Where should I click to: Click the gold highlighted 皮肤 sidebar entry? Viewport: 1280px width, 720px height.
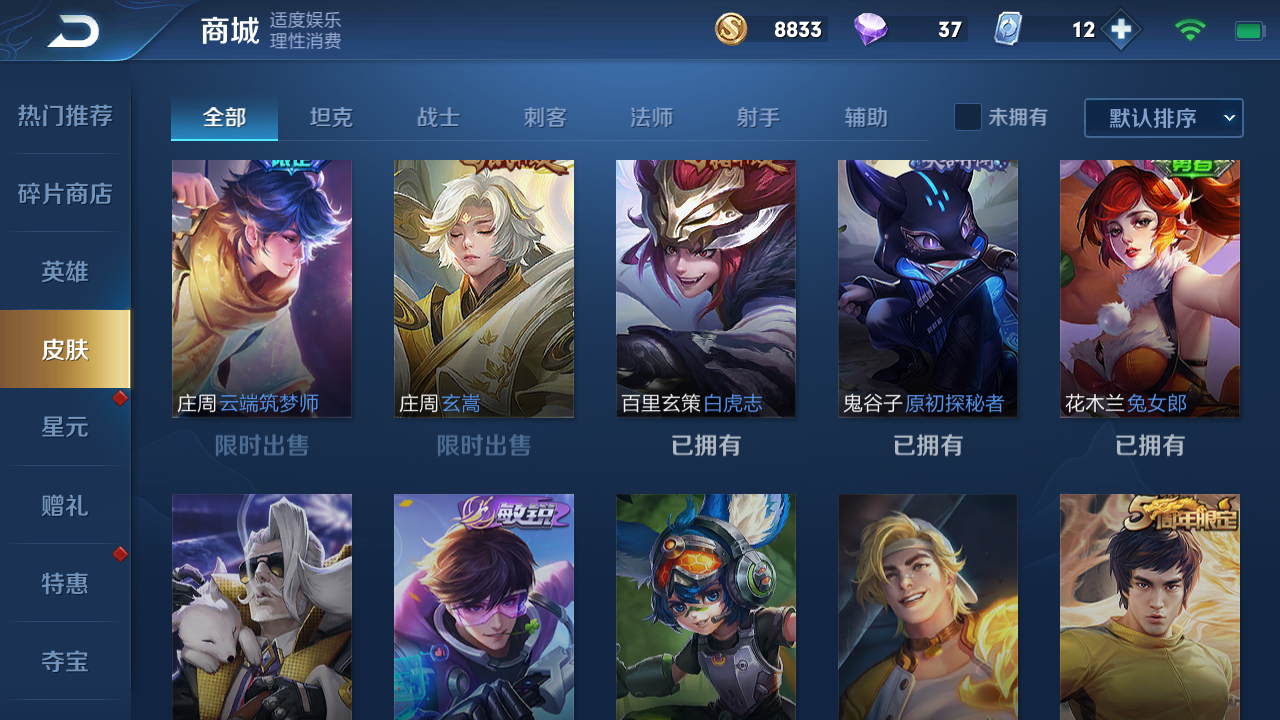(x=65, y=348)
